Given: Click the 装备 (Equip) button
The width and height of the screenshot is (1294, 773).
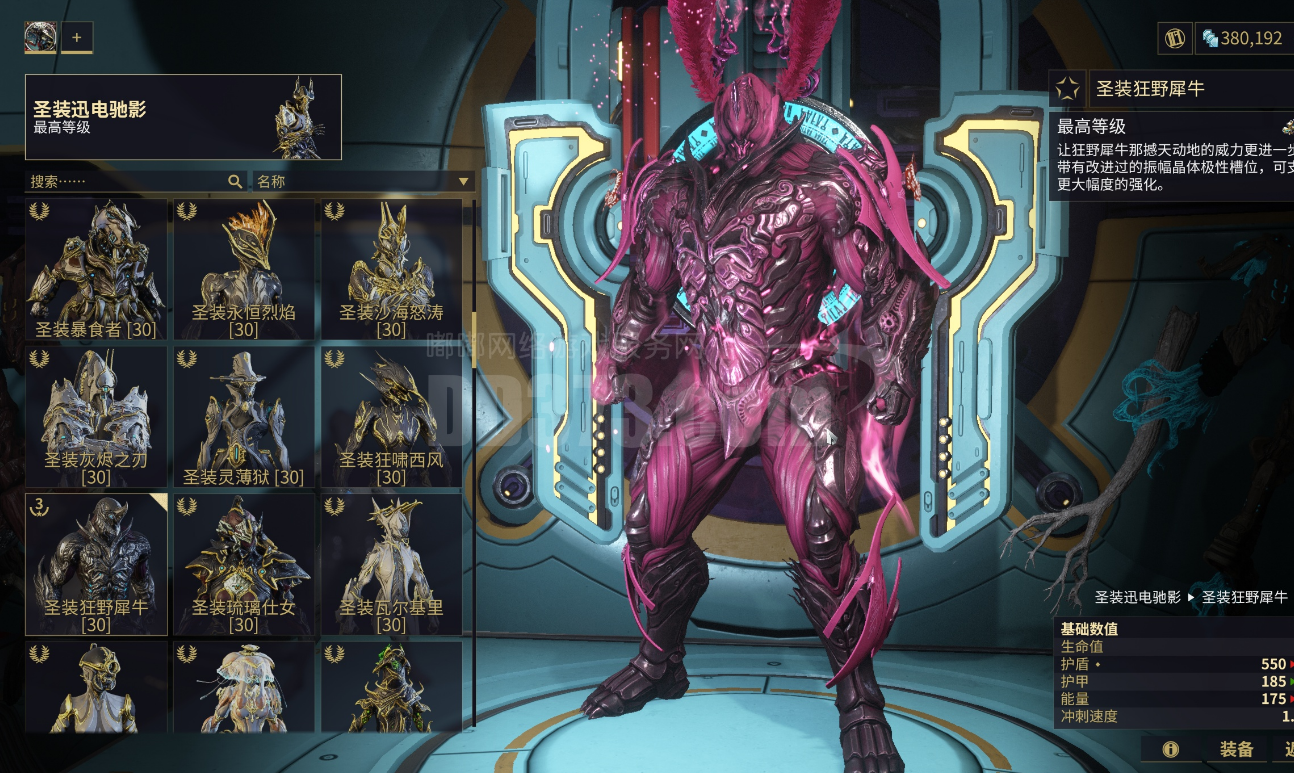Looking at the screenshot, I should 1236,750.
